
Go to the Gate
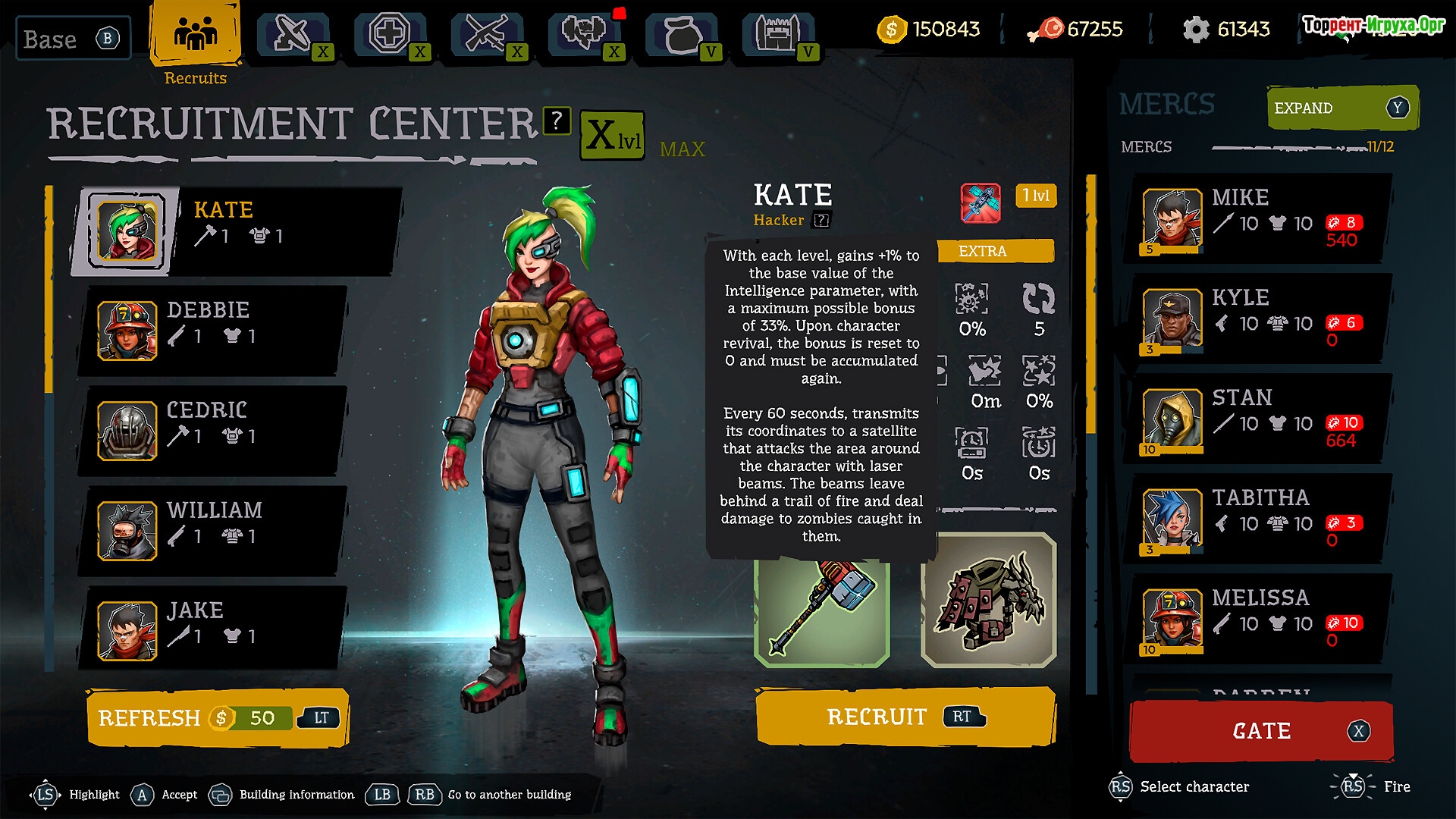pos(1261,731)
